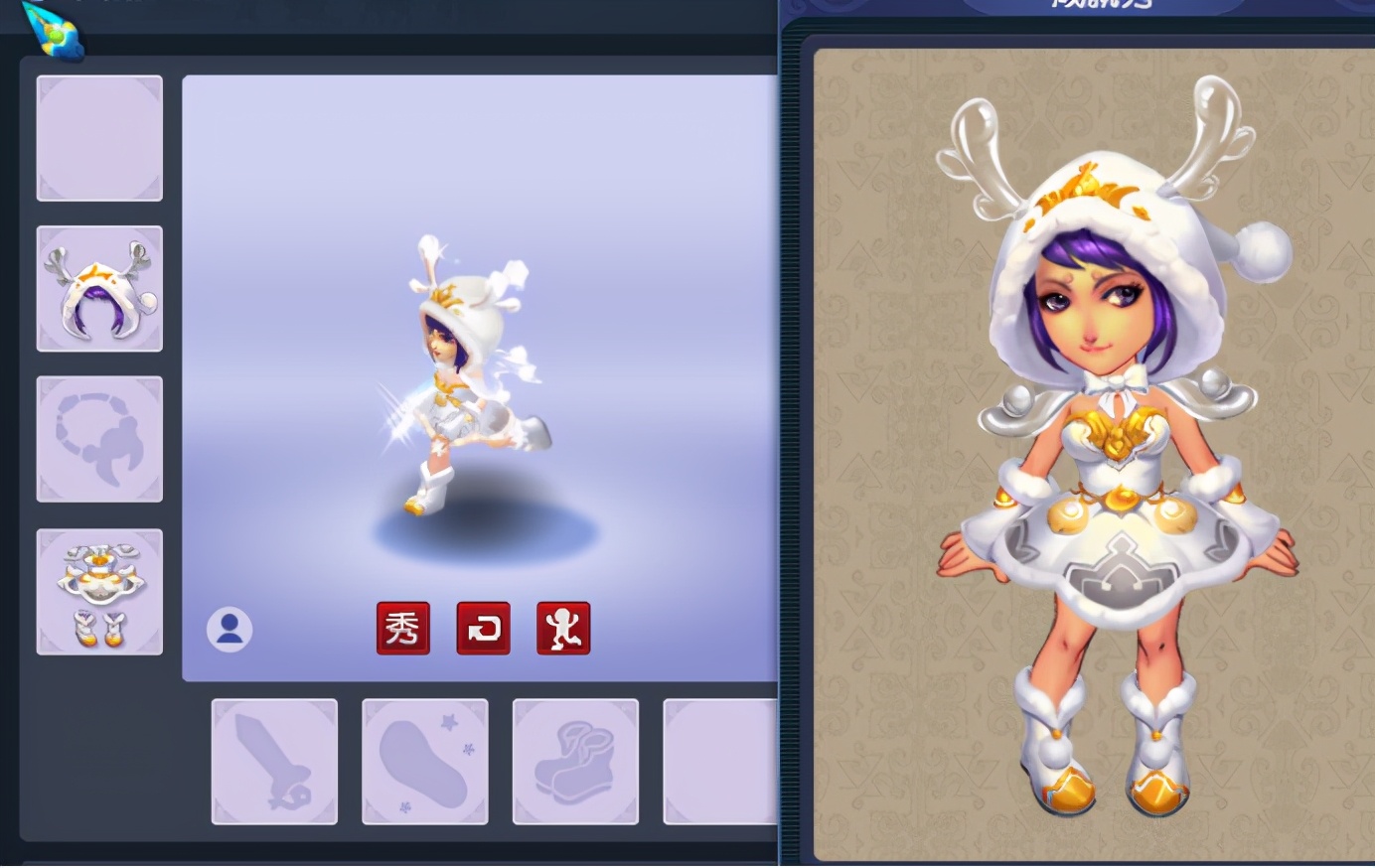This screenshot has height=868, width=1375.
Task: Reset the character view with rotate button
Action: click(x=483, y=628)
